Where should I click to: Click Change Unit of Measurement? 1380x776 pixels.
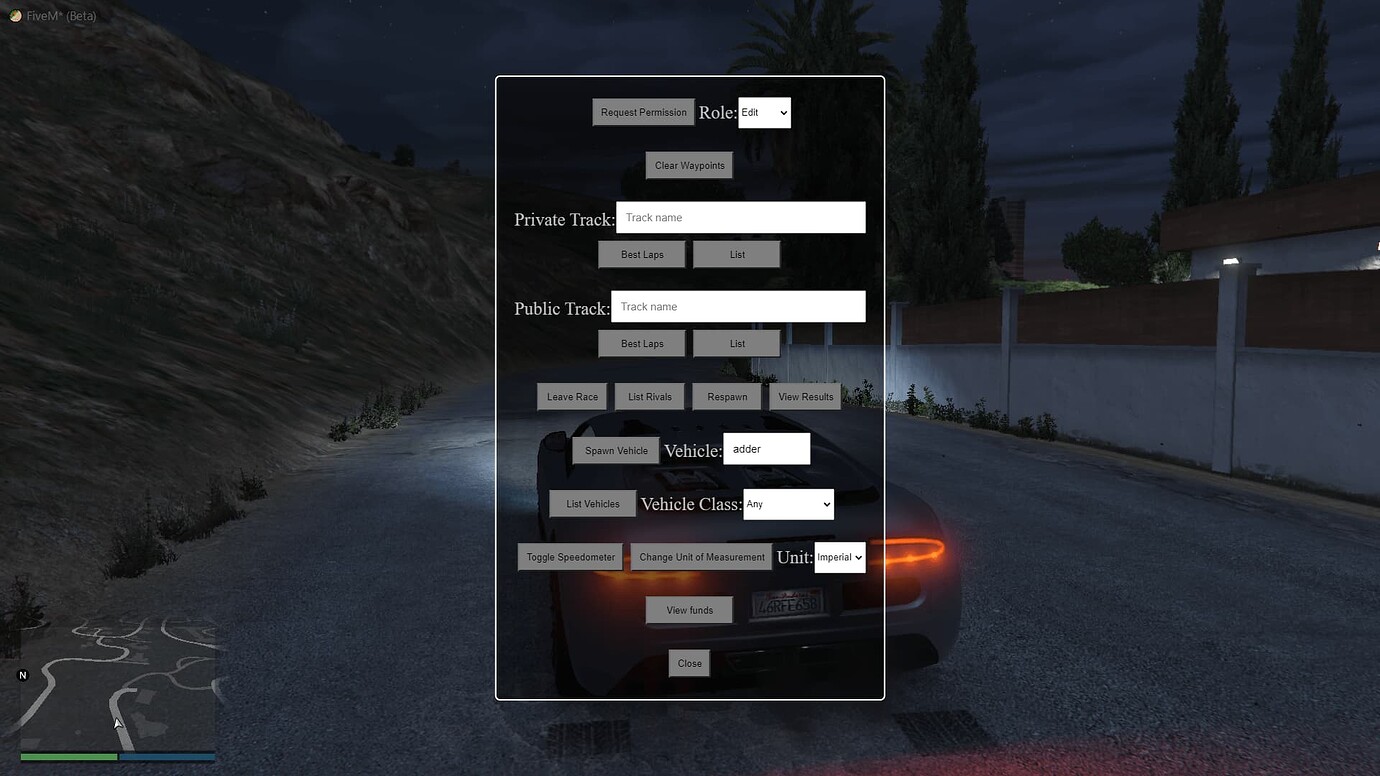pyautogui.click(x=700, y=557)
